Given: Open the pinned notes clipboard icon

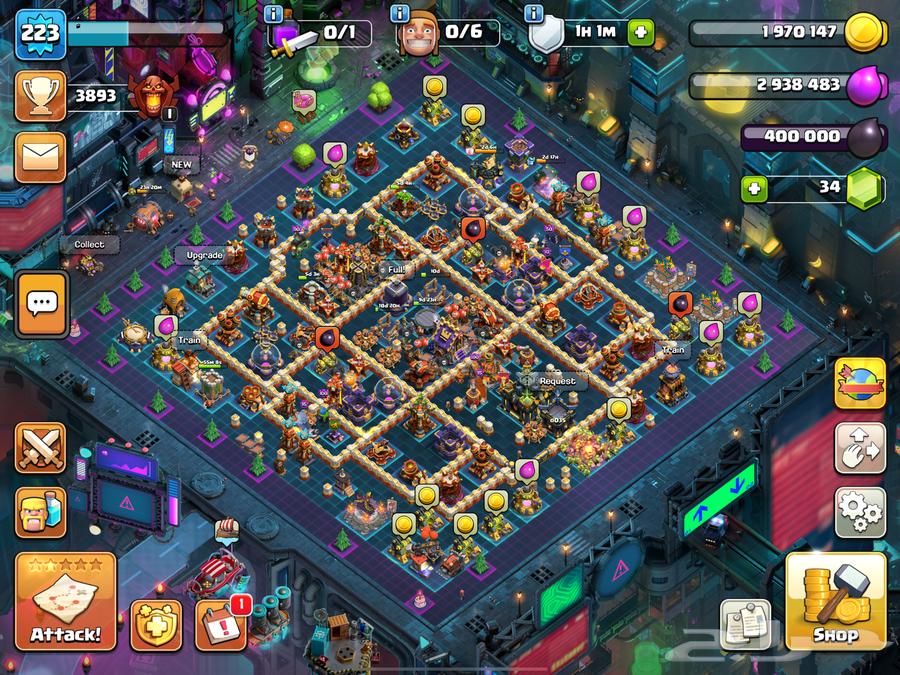Looking at the screenshot, I should [745, 623].
